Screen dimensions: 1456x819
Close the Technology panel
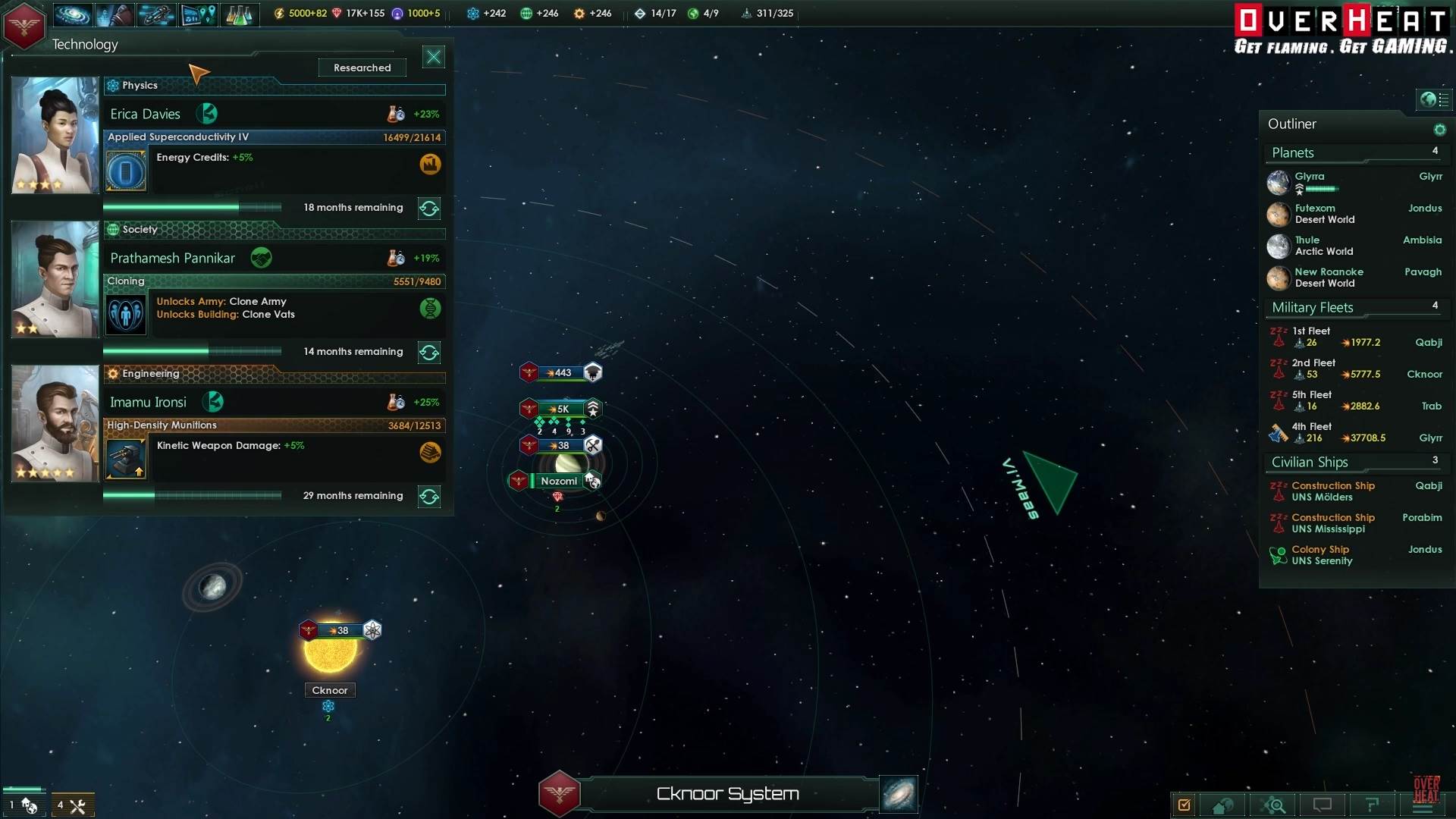[433, 57]
